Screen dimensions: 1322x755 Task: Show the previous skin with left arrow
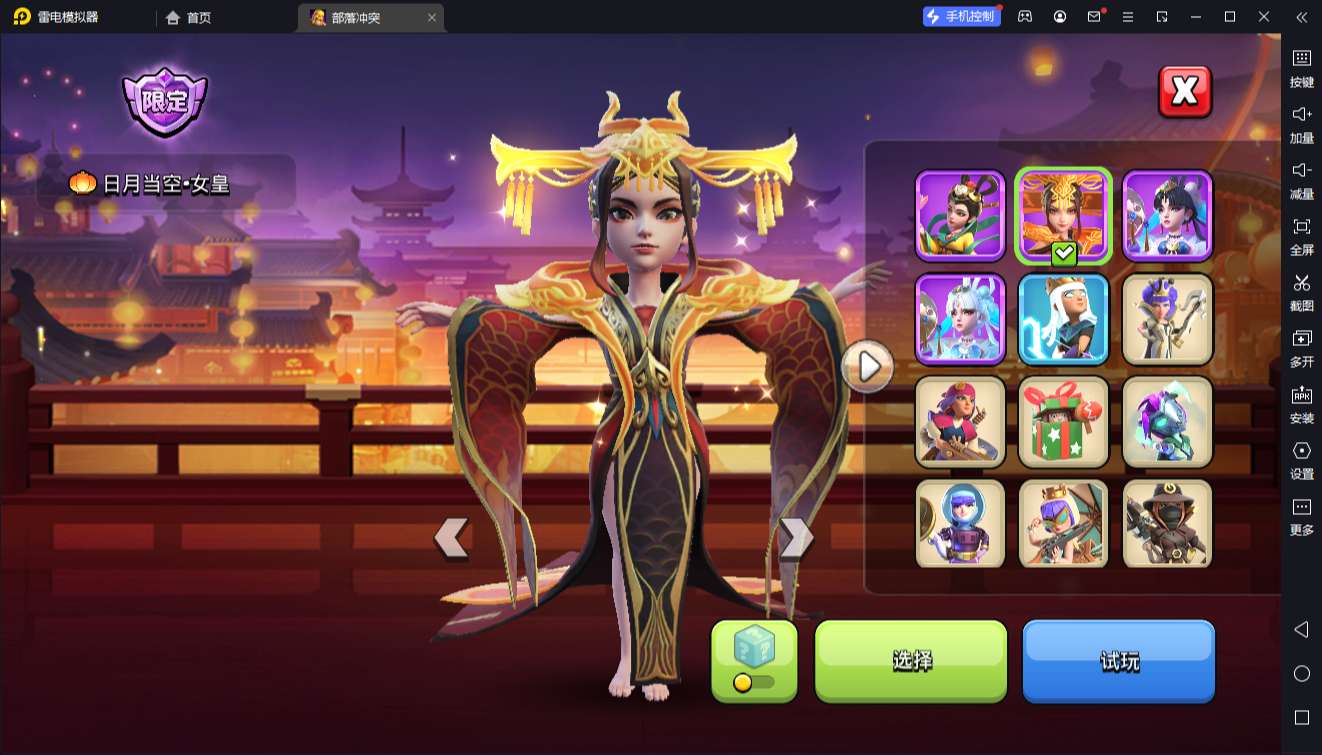[x=452, y=538]
